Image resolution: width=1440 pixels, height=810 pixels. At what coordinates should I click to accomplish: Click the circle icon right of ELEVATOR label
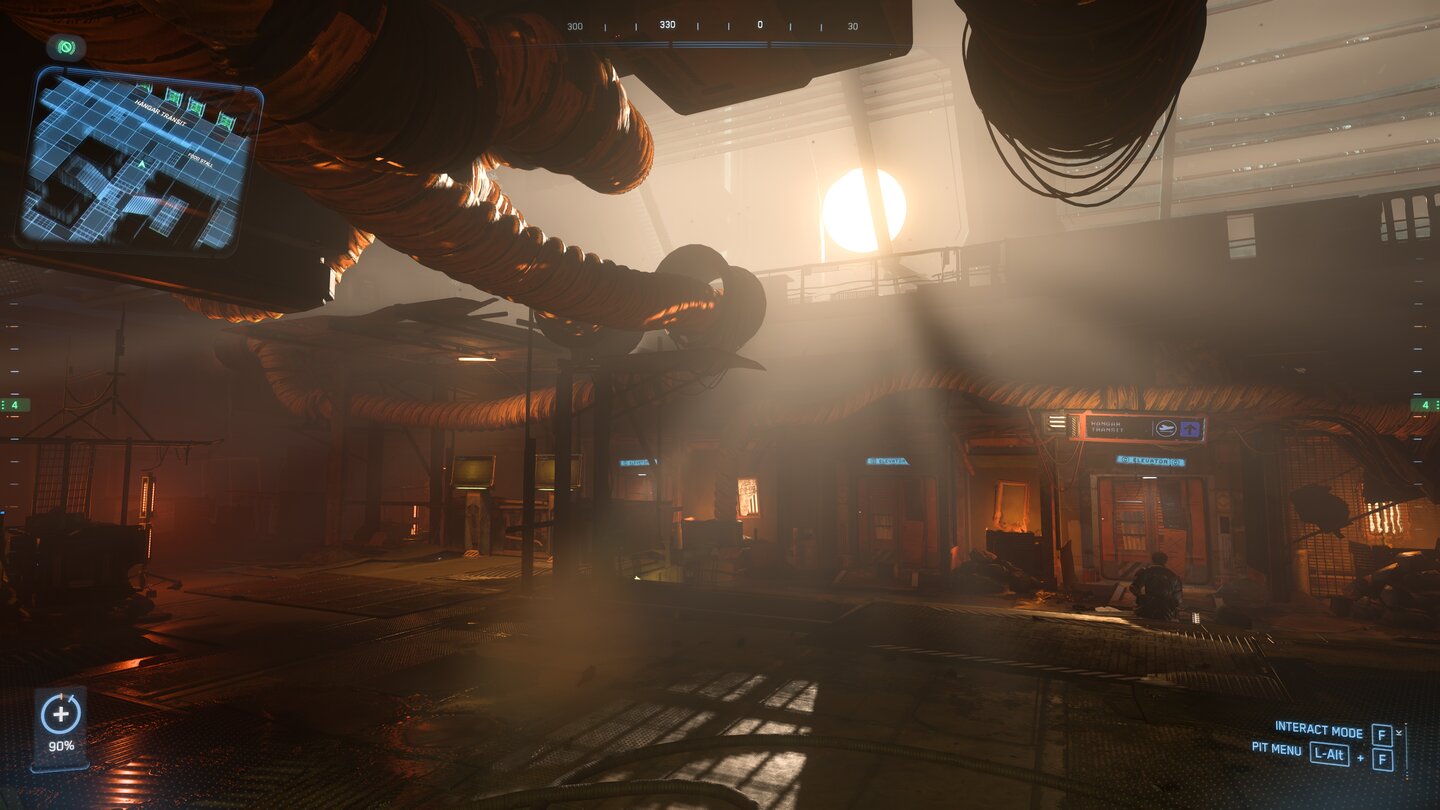point(1176,461)
